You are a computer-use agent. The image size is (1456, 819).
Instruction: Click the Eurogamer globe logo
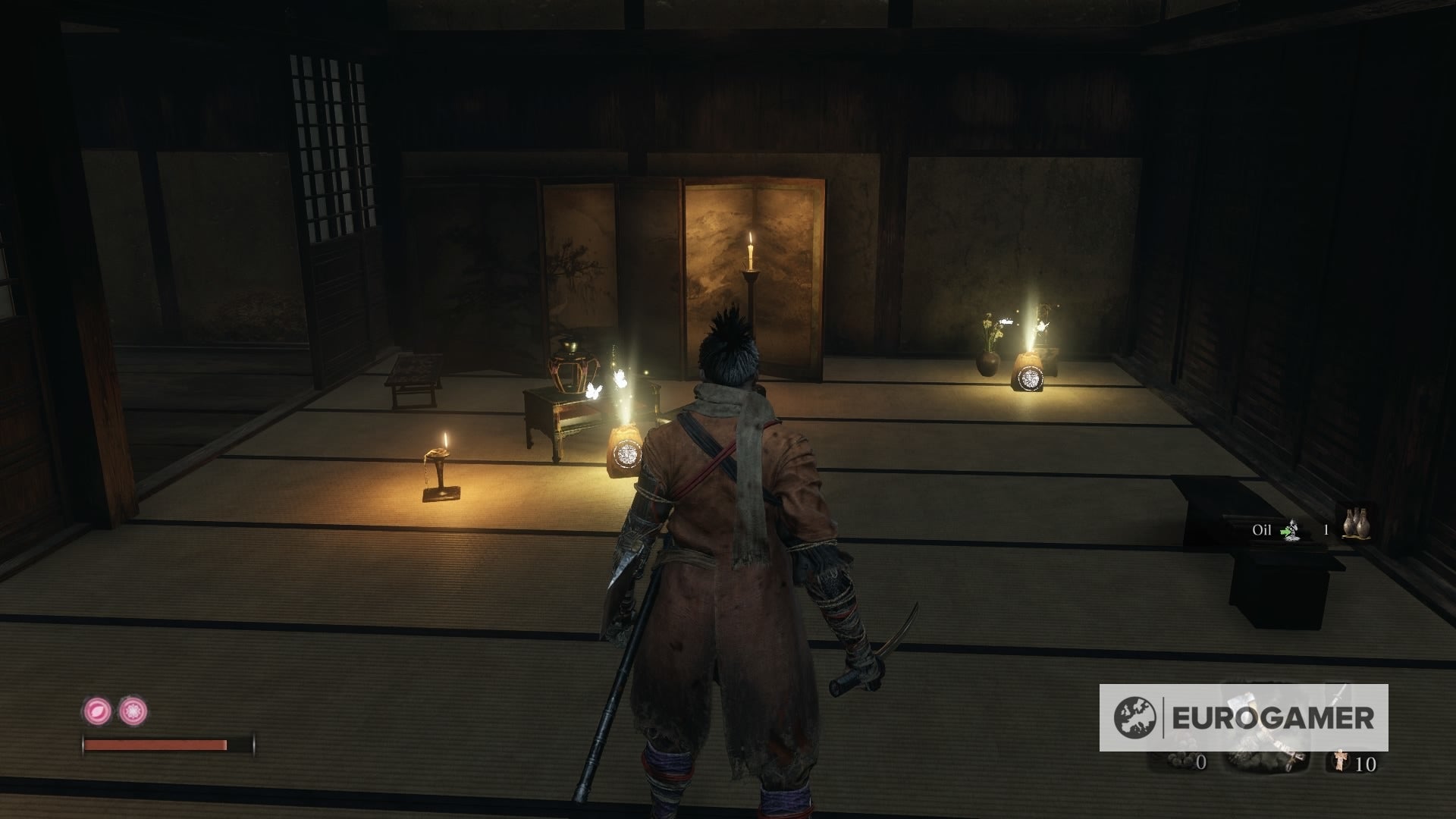click(x=1136, y=717)
